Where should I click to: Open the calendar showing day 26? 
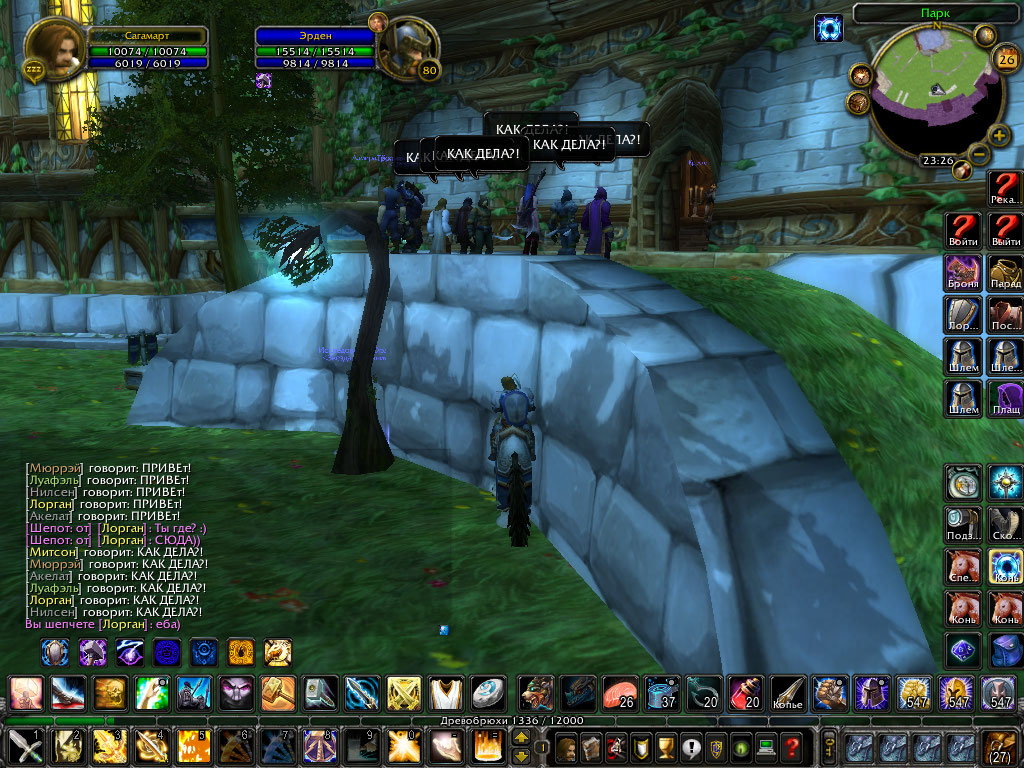coord(1003,59)
